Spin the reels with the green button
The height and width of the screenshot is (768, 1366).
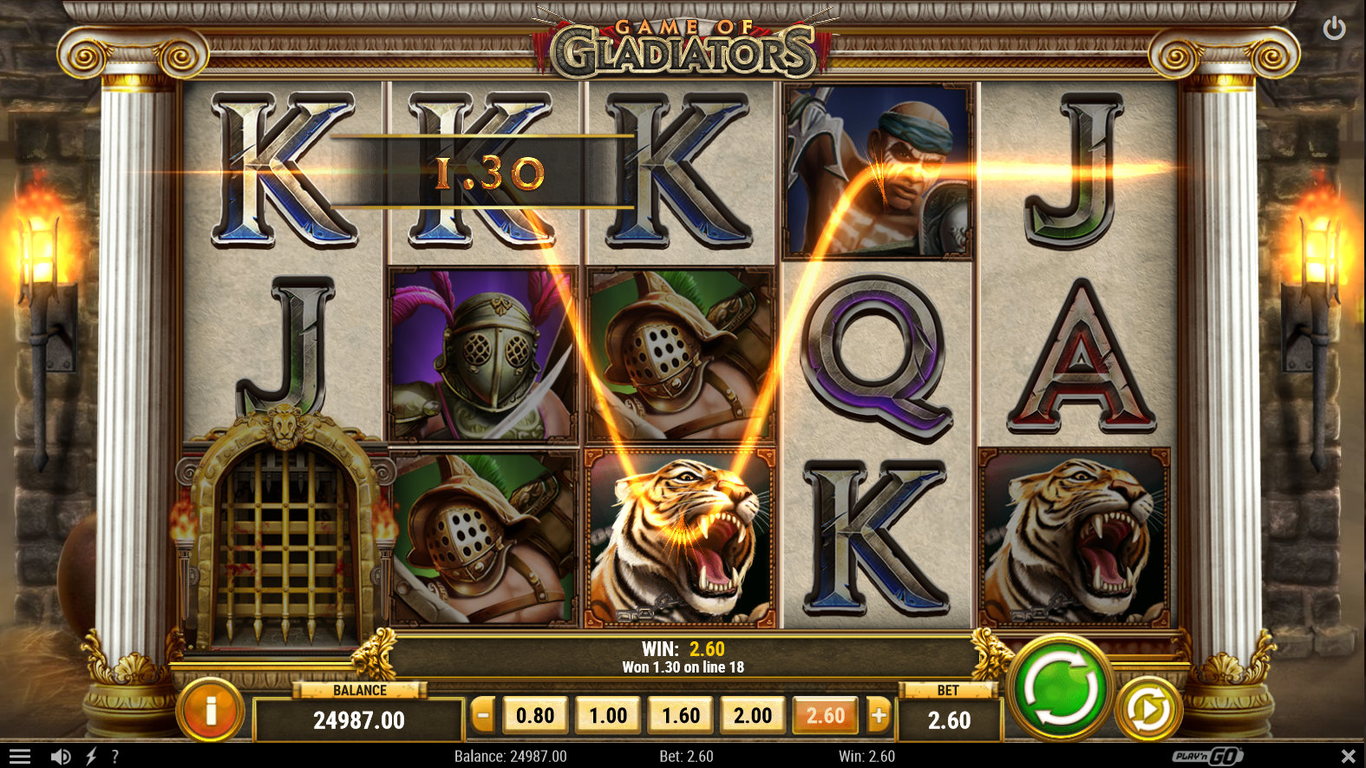click(x=1061, y=689)
